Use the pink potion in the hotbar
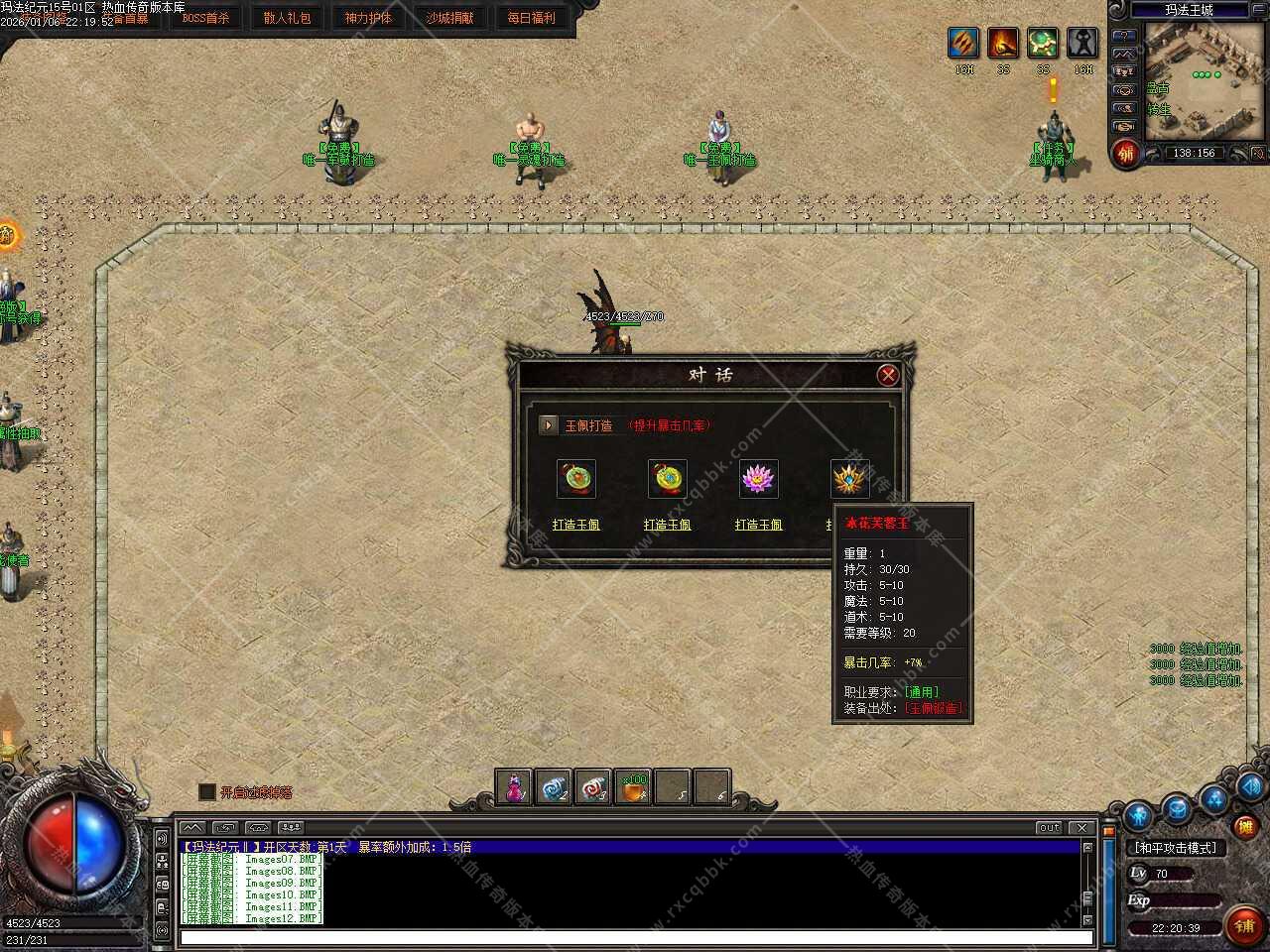 pyautogui.click(x=515, y=787)
